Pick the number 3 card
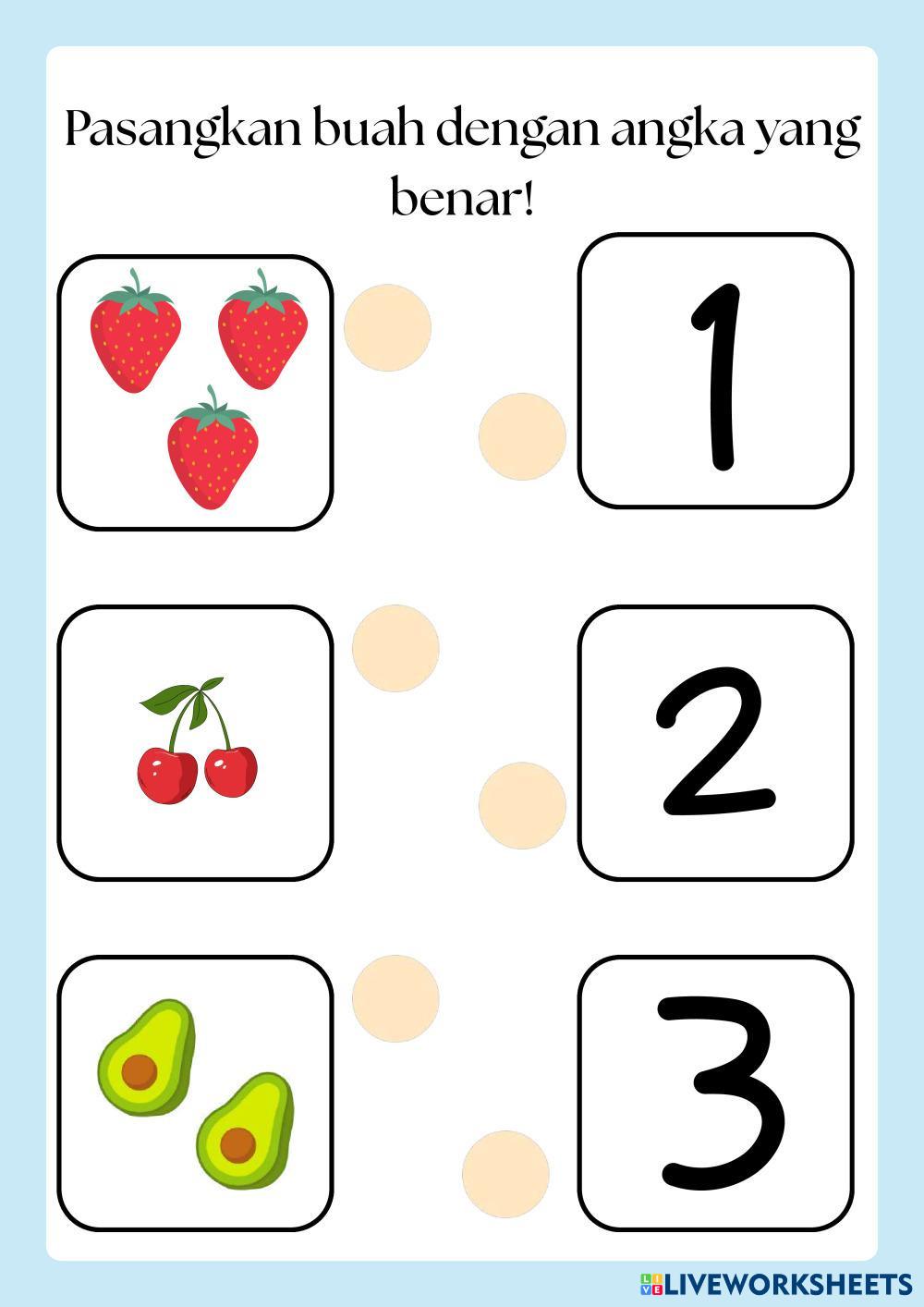Screen dimensions: 924x1307 pos(715,1093)
